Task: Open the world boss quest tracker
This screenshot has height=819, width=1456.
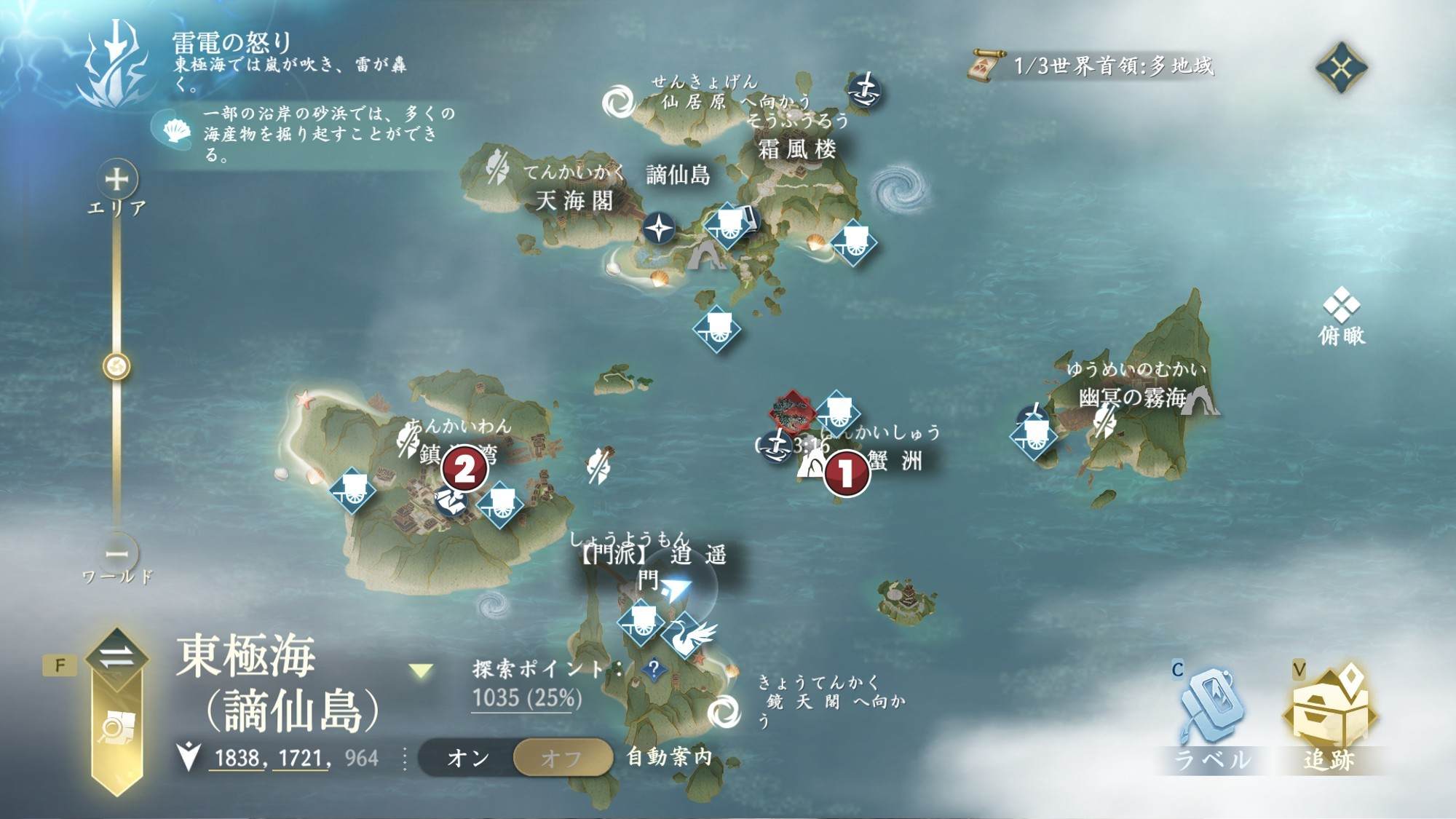Action: point(1092,67)
